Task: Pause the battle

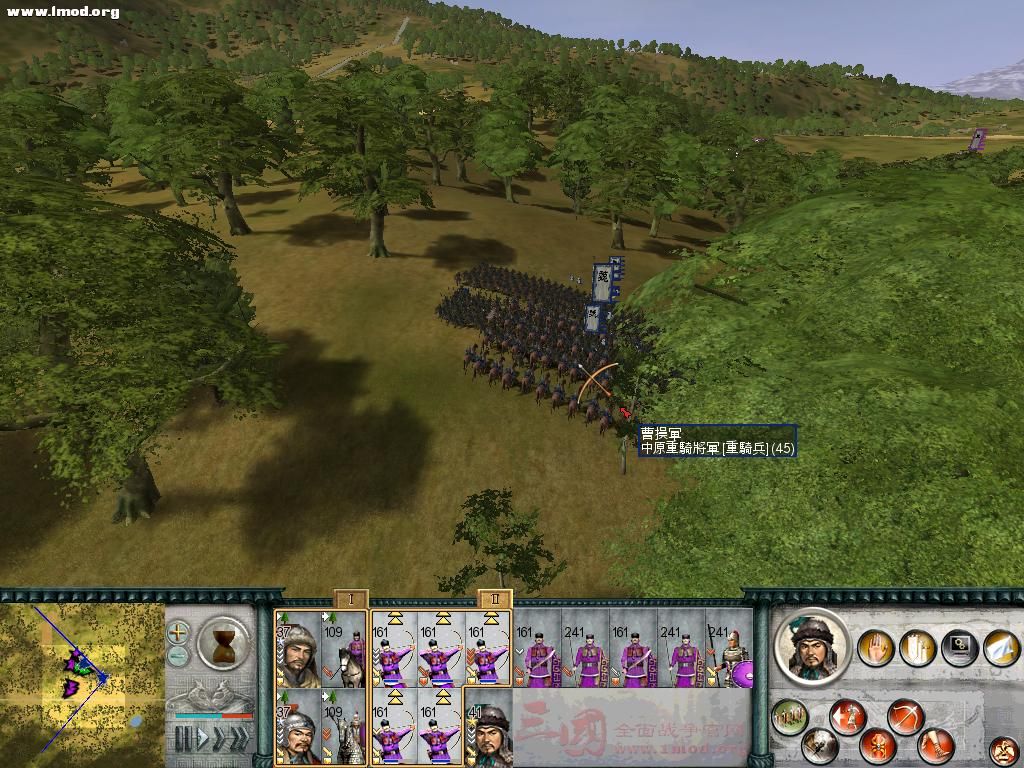Action: [182, 738]
